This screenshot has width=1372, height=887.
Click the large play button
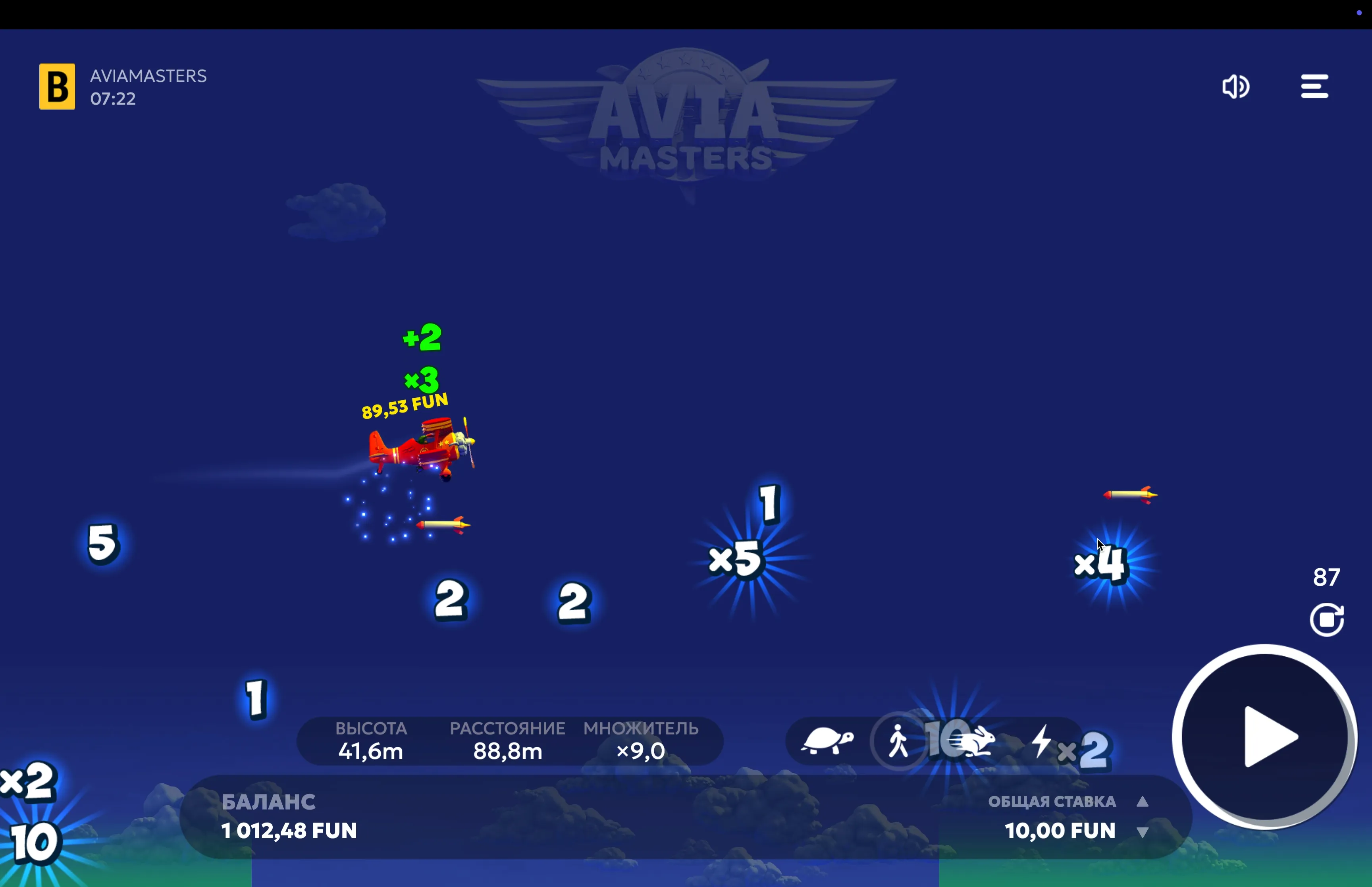[x=1264, y=737]
